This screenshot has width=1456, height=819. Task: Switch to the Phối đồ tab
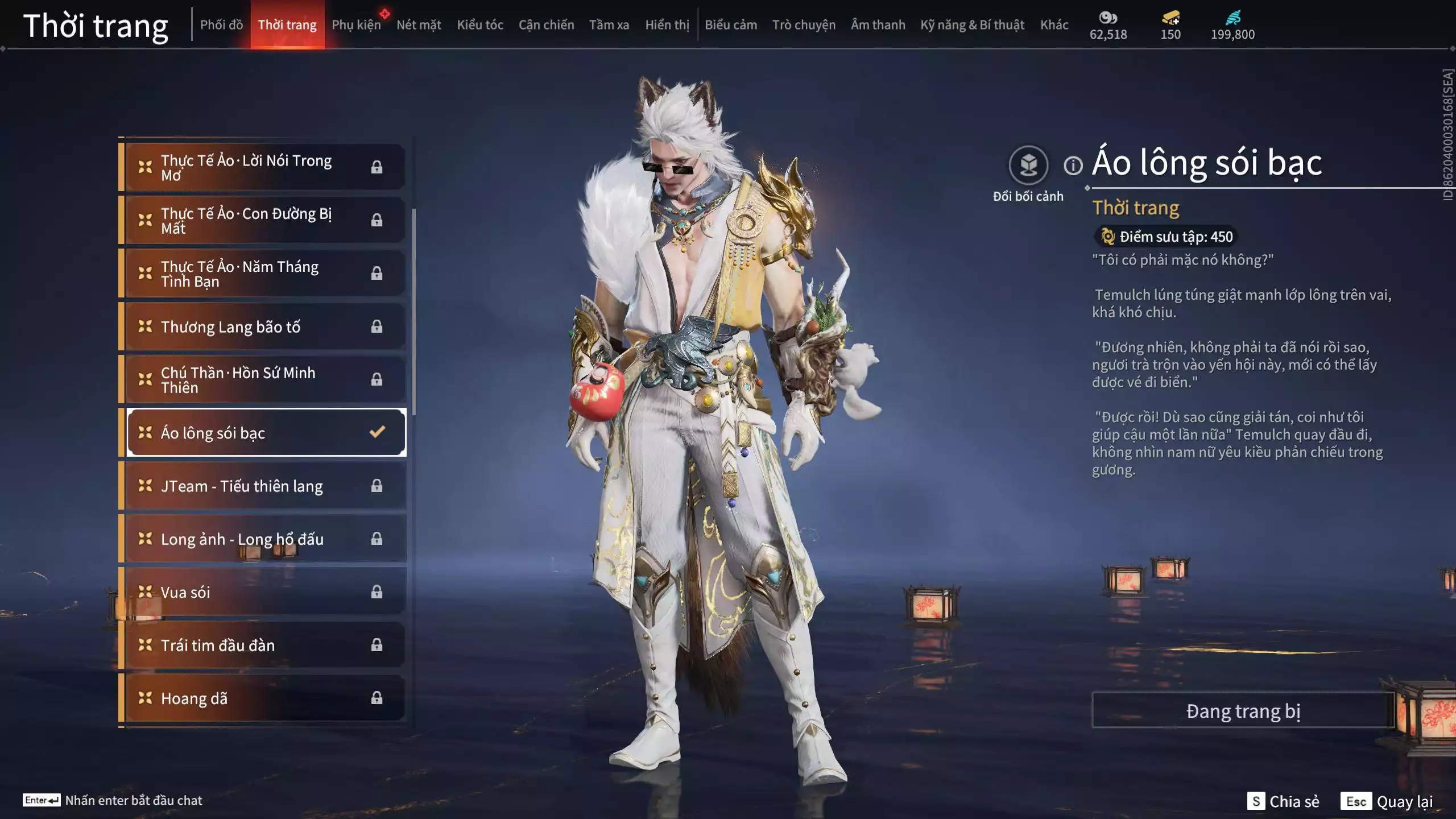[221, 25]
